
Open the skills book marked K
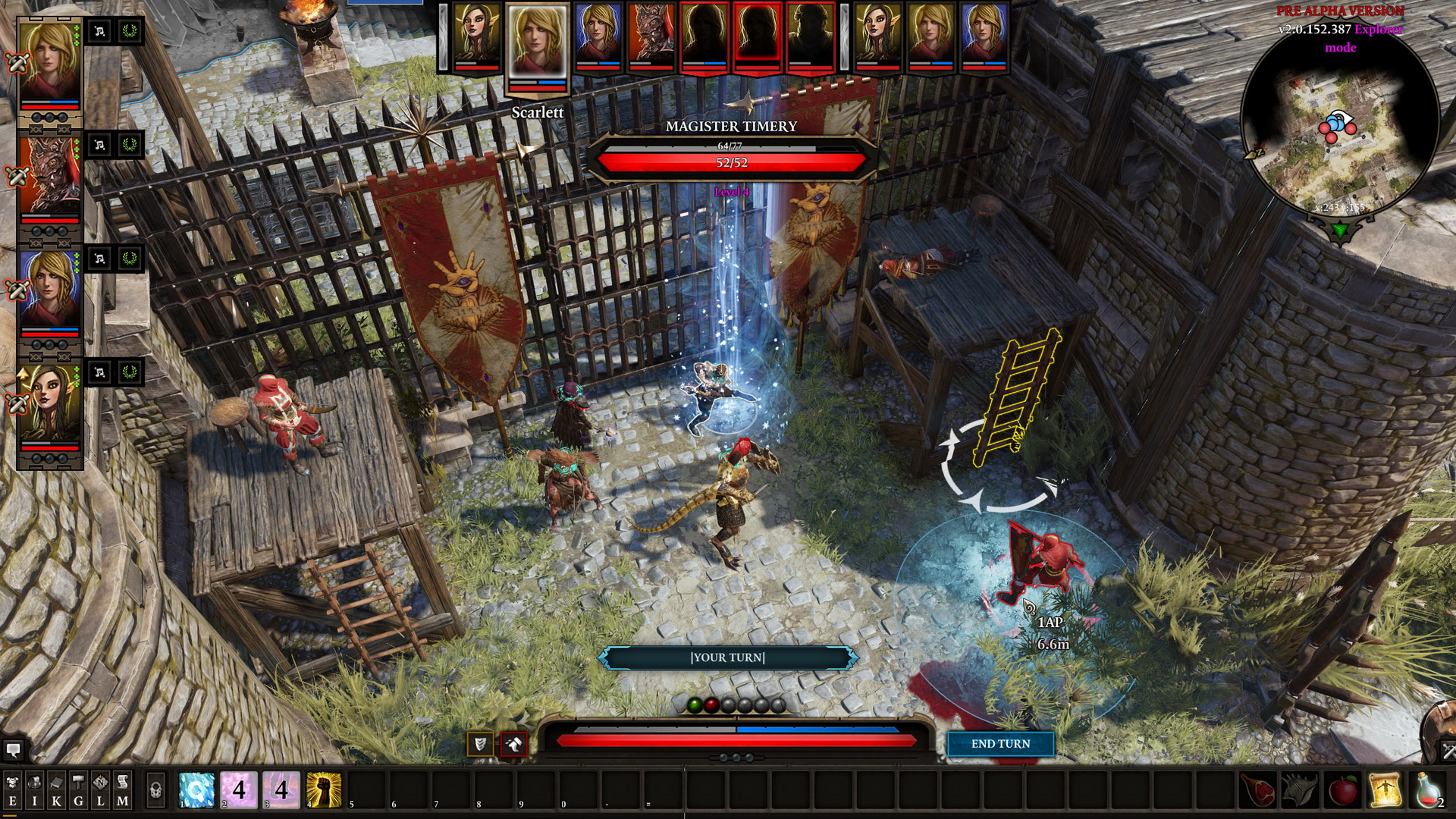click(x=56, y=790)
